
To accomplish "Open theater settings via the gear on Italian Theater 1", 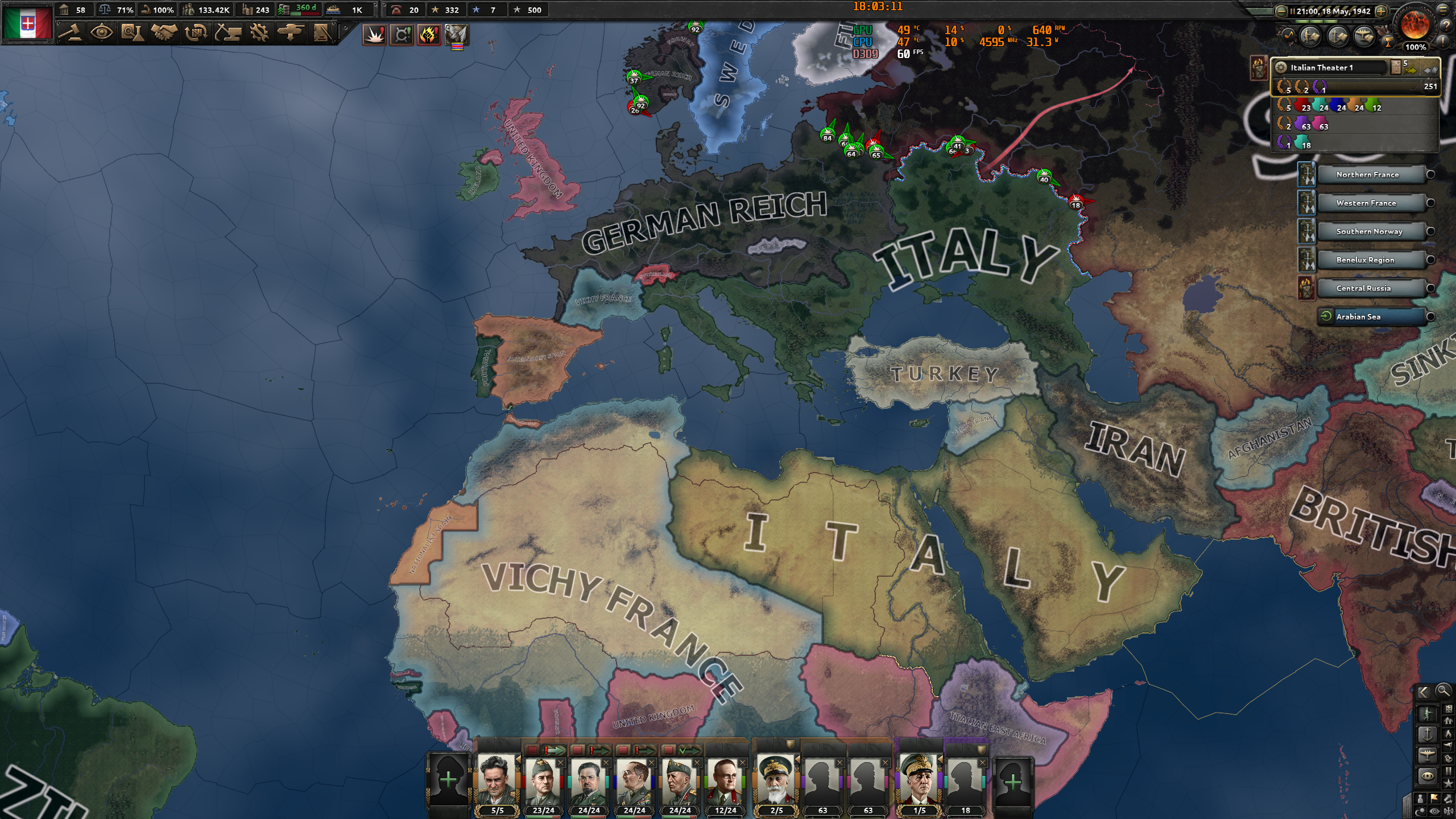I will [x=1281, y=68].
